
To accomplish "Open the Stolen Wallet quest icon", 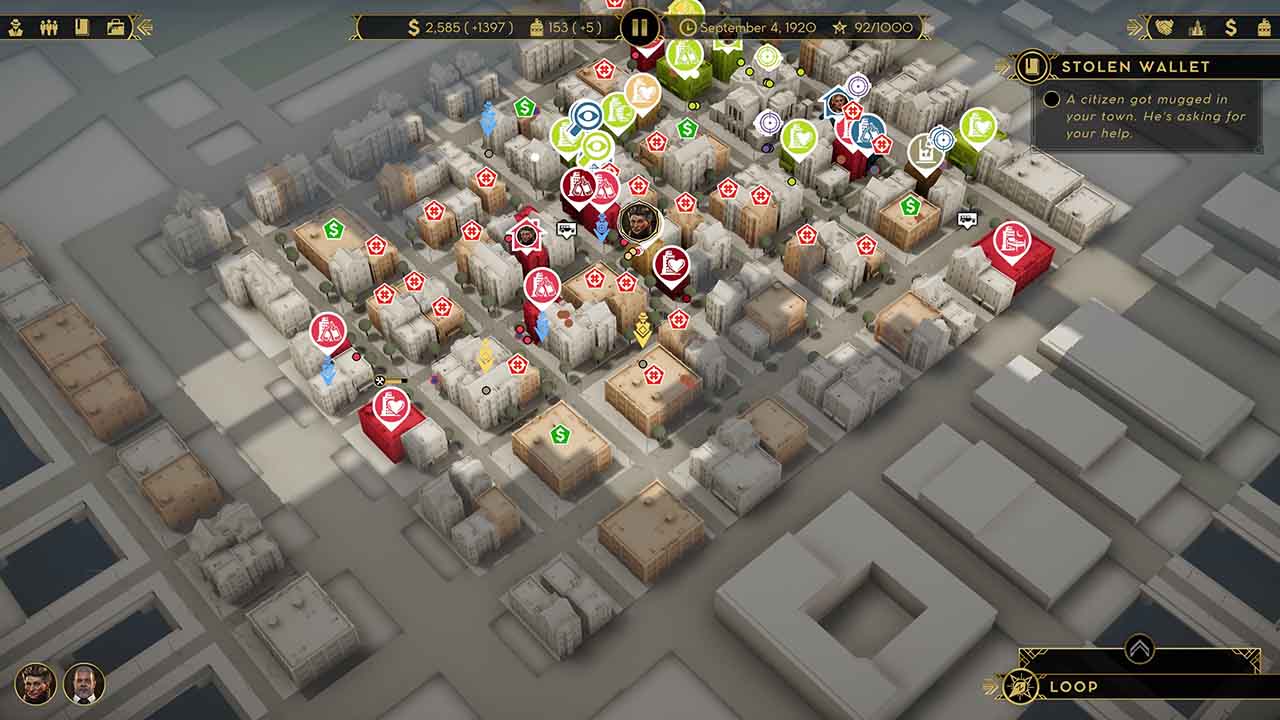I will coord(1033,66).
